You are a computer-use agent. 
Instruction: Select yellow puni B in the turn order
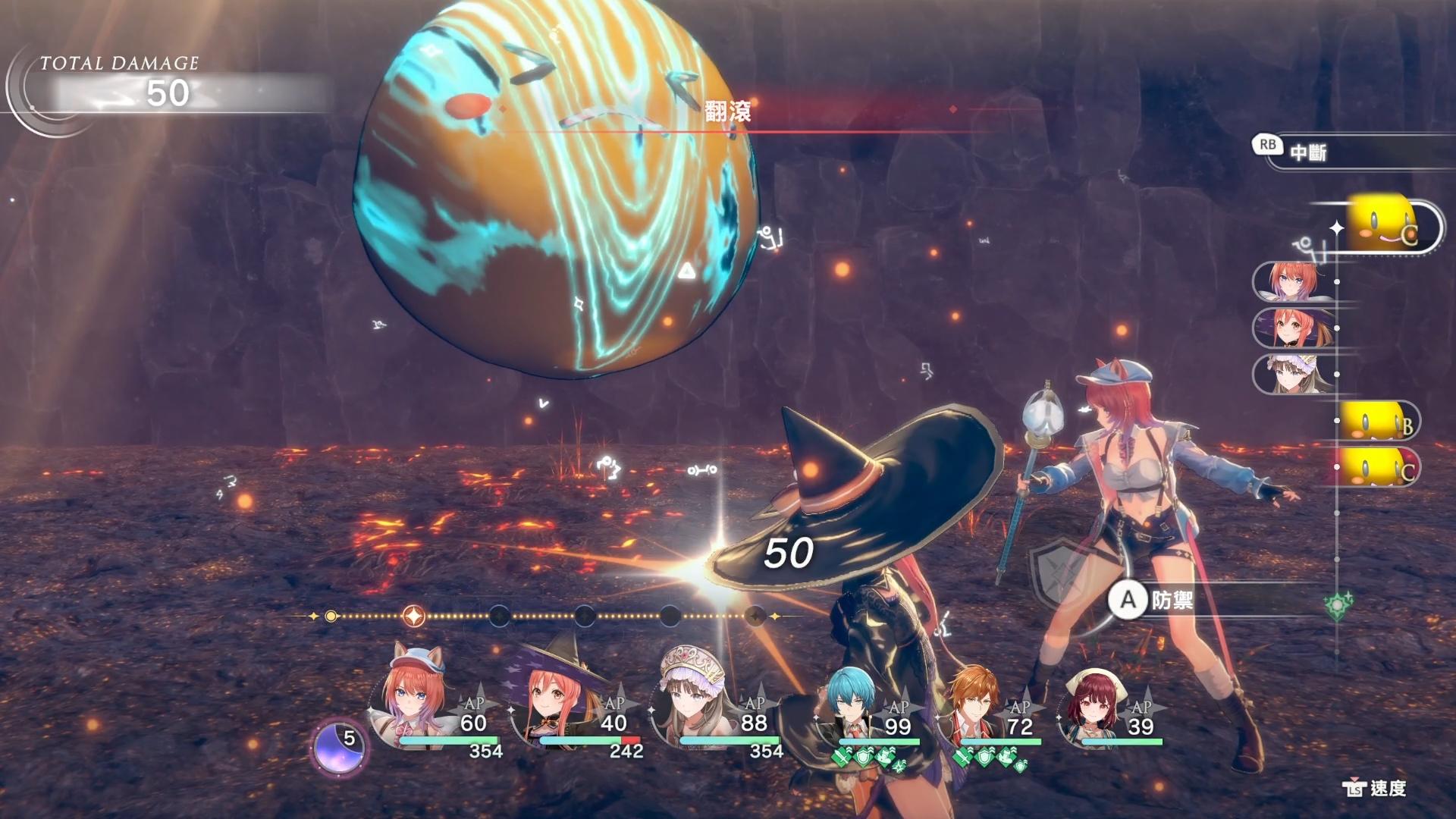[x=1376, y=421]
